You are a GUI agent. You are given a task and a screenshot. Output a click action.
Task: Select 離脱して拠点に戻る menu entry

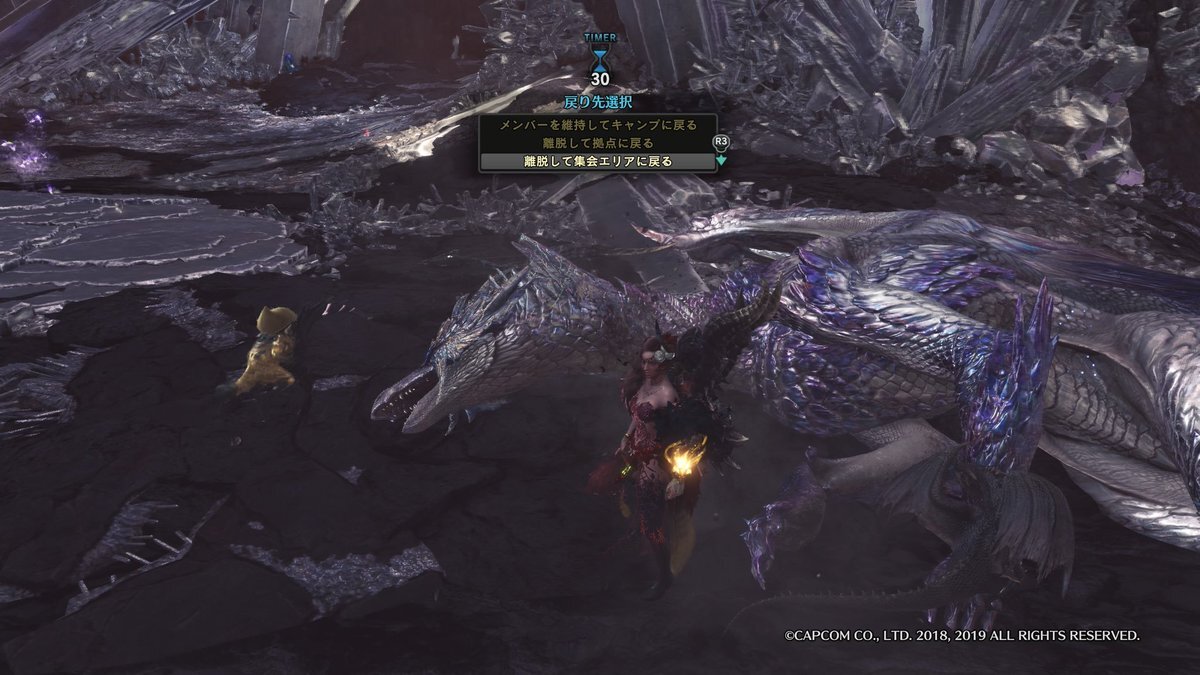pyautogui.click(x=597, y=143)
